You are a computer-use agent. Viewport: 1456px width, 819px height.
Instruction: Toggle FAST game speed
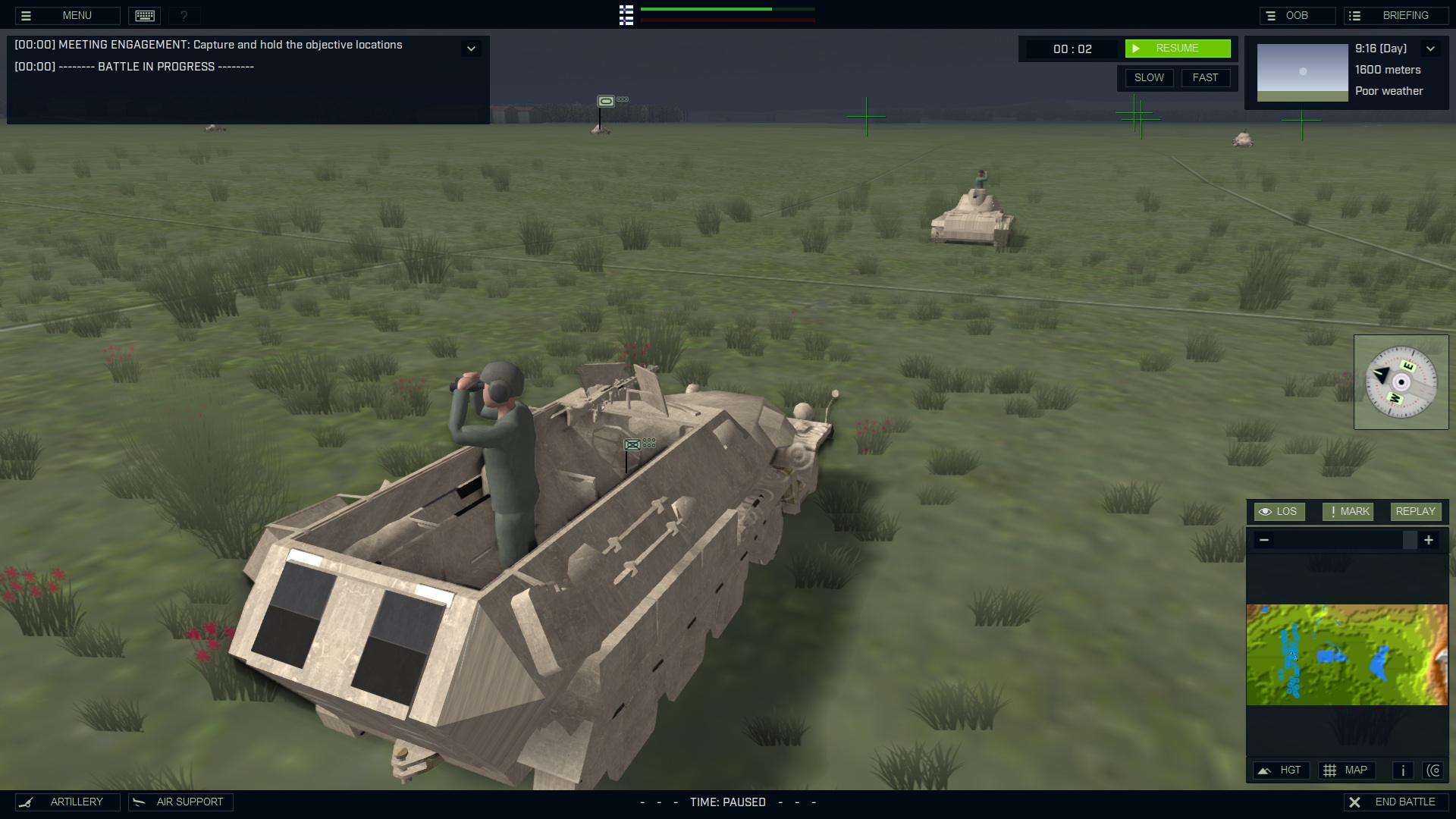1207,77
